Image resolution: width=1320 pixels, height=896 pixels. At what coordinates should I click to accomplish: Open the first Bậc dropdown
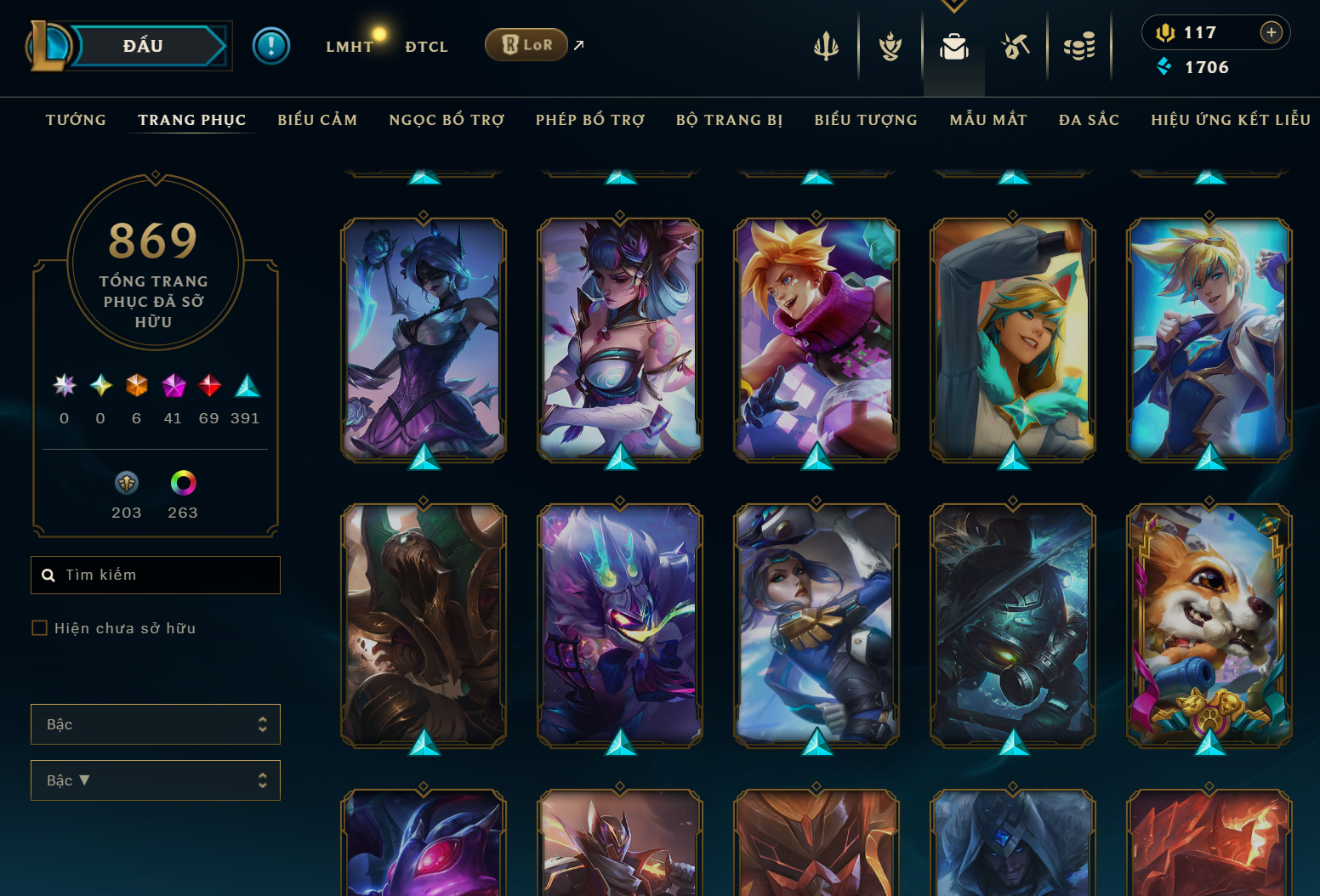click(x=156, y=724)
